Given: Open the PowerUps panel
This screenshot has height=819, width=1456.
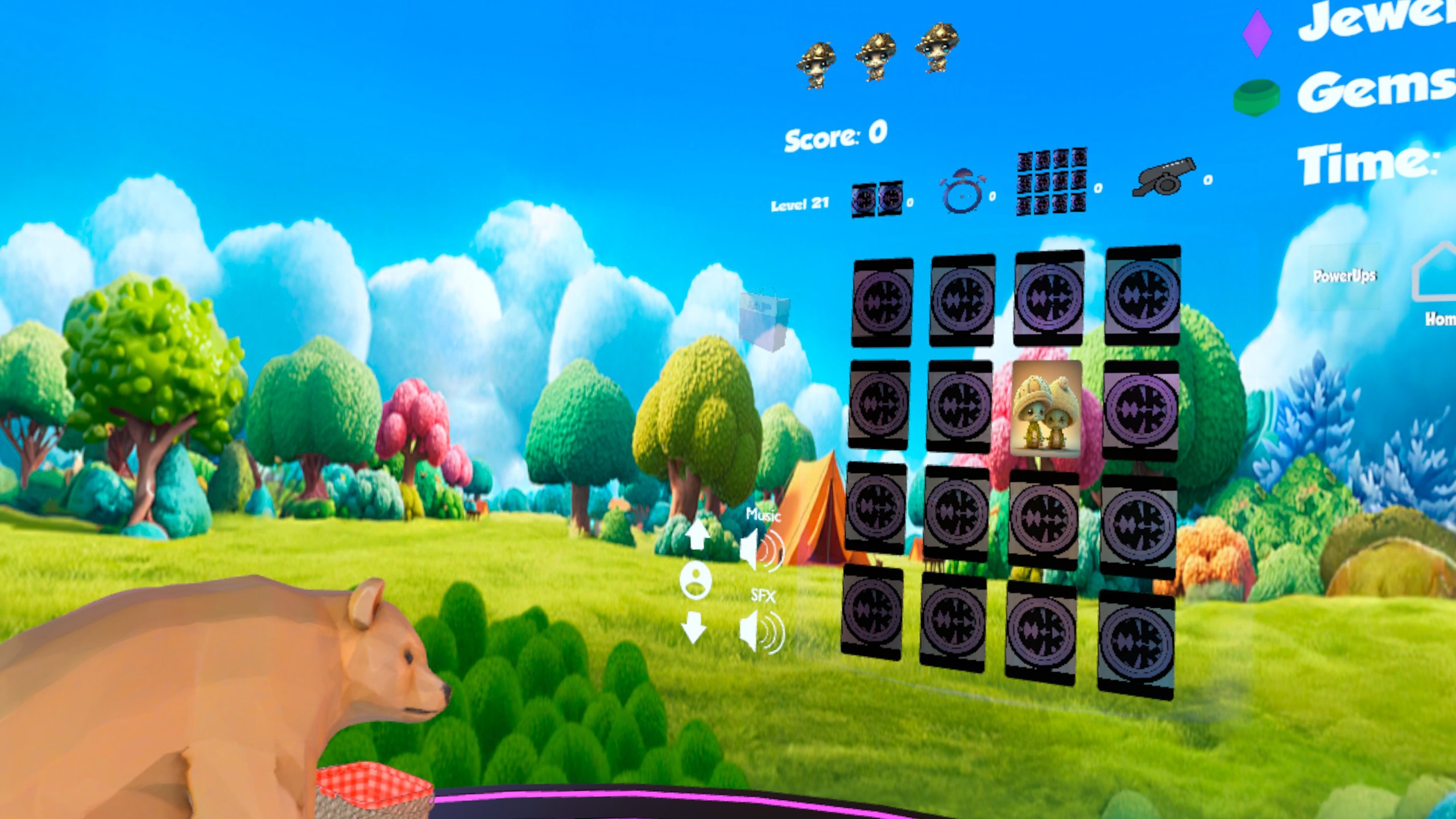Looking at the screenshot, I should pyautogui.click(x=1345, y=276).
